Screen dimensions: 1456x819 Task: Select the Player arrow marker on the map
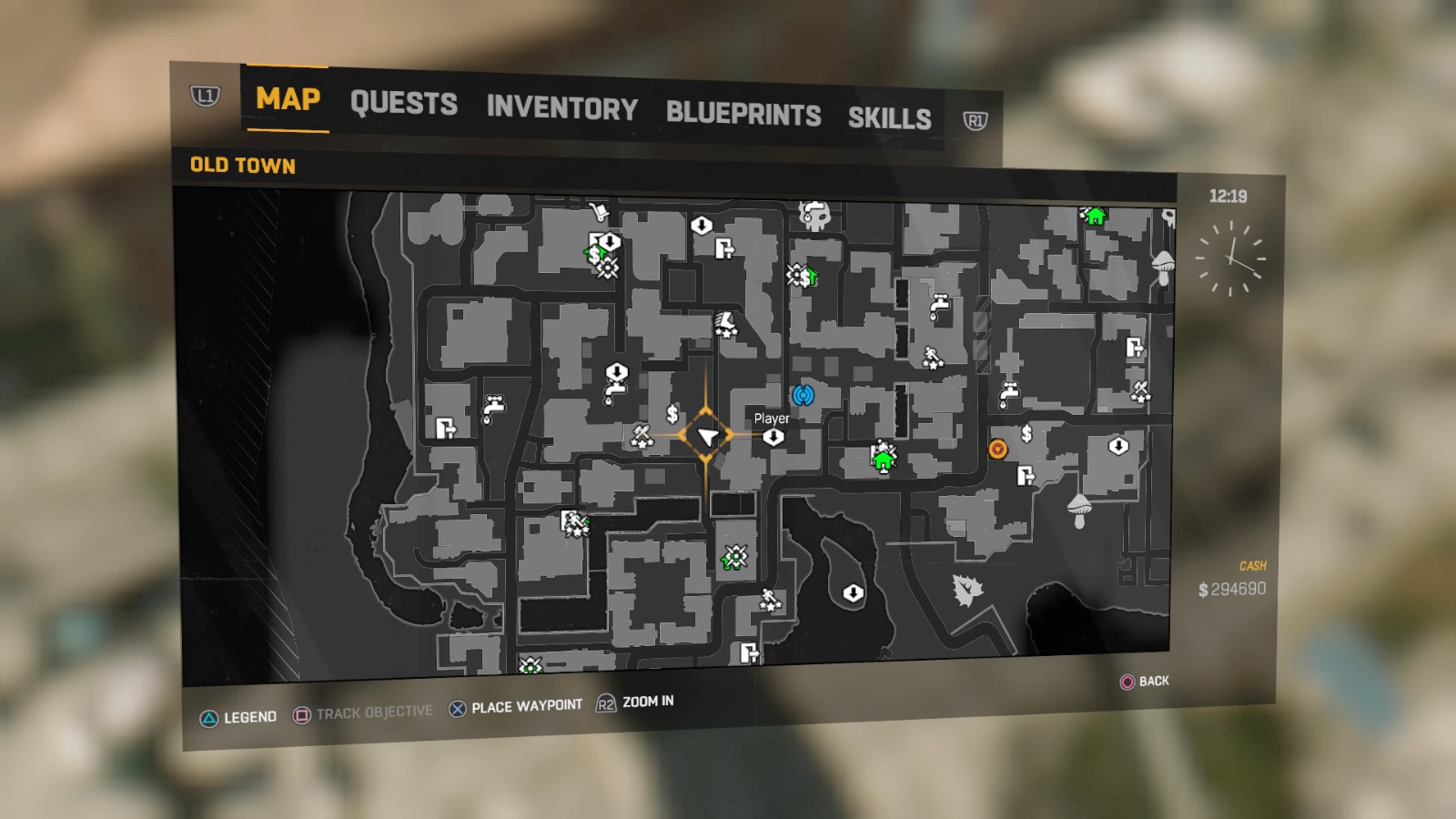708,436
